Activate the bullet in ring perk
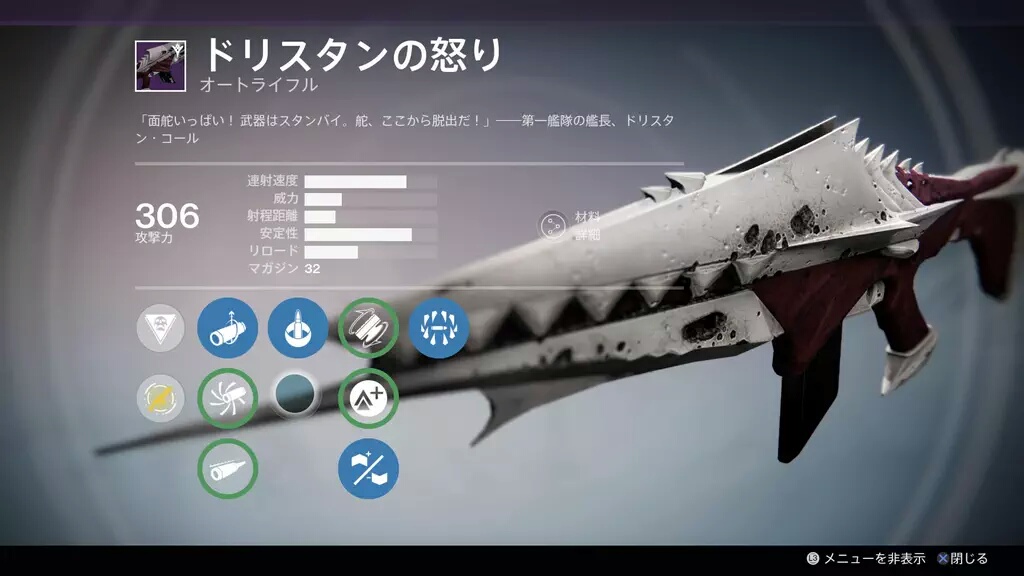Image resolution: width=1024 pixels, height=576 pixels. click(297, 328)
